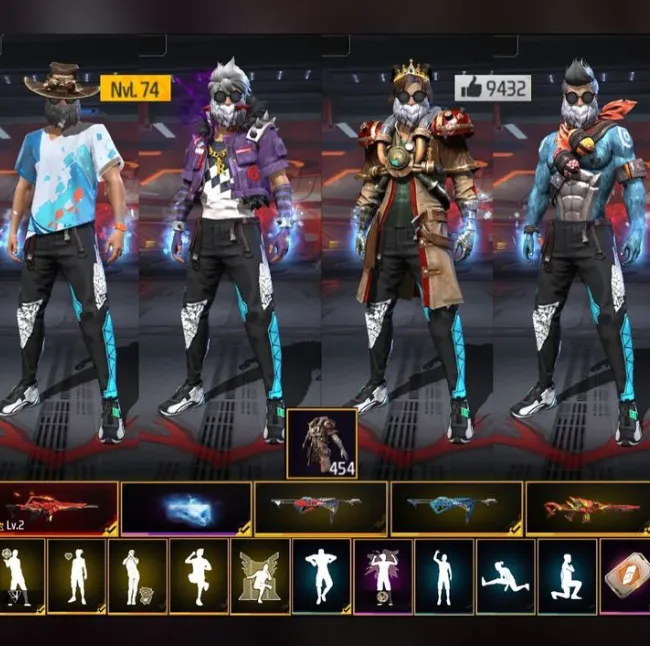Like the profile with 9432 thumbs-up
The height and width of the screenshot is (646, 650).
[492, 88]
